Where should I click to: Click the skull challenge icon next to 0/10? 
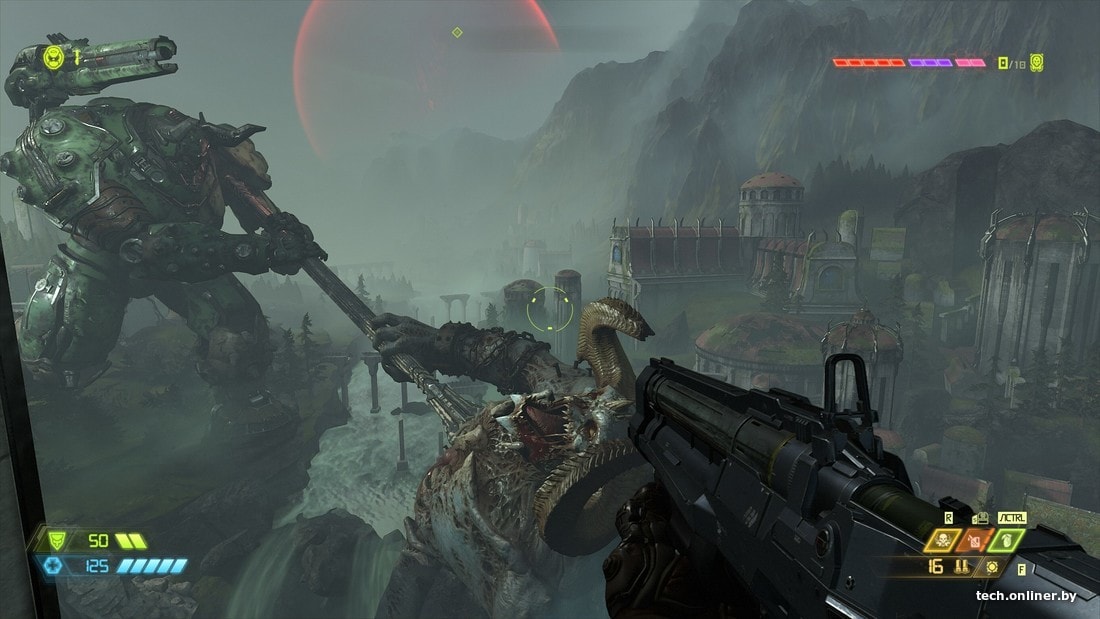[1037, 62]
